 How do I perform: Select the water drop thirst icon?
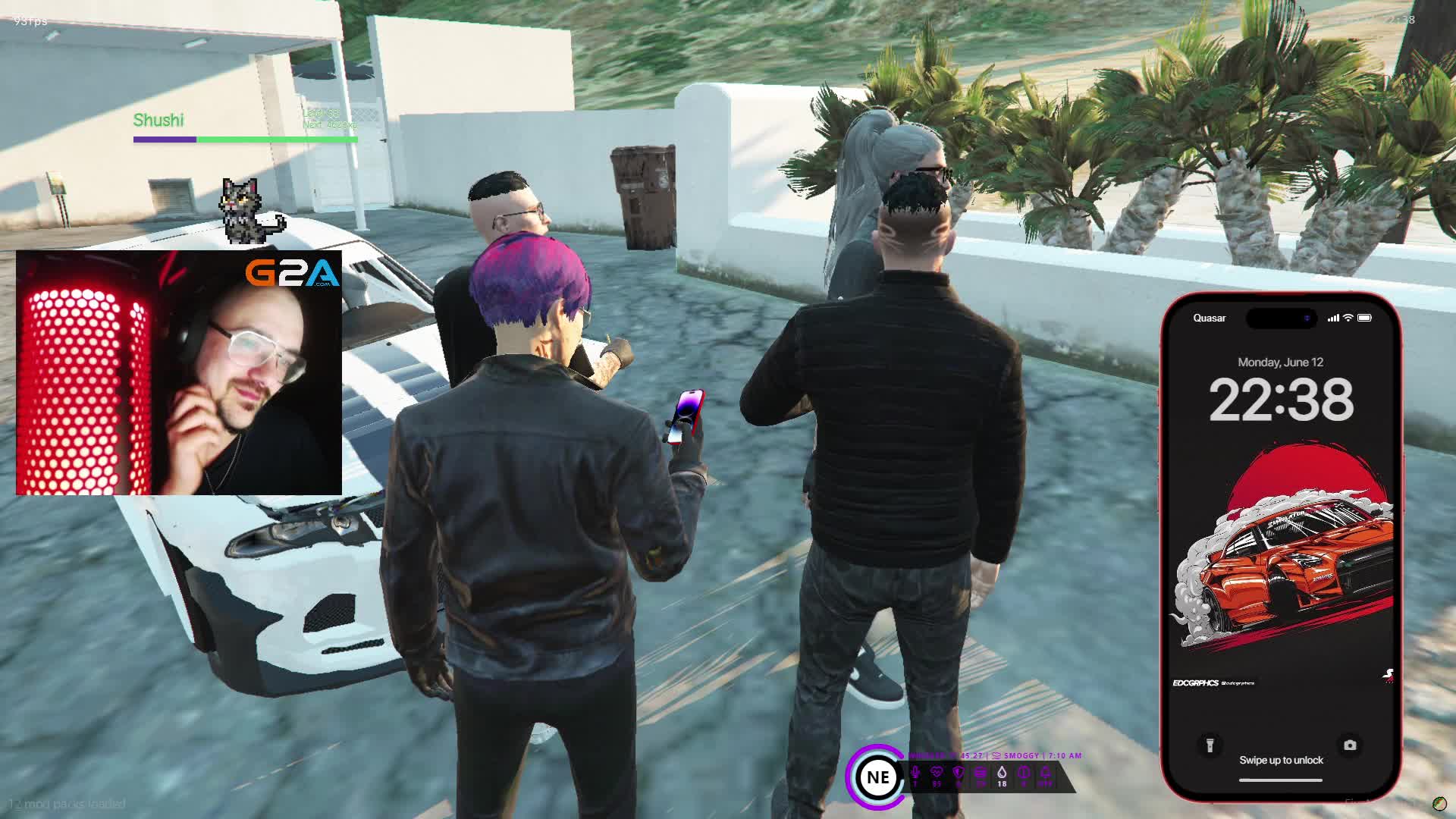click(1002, 773)
